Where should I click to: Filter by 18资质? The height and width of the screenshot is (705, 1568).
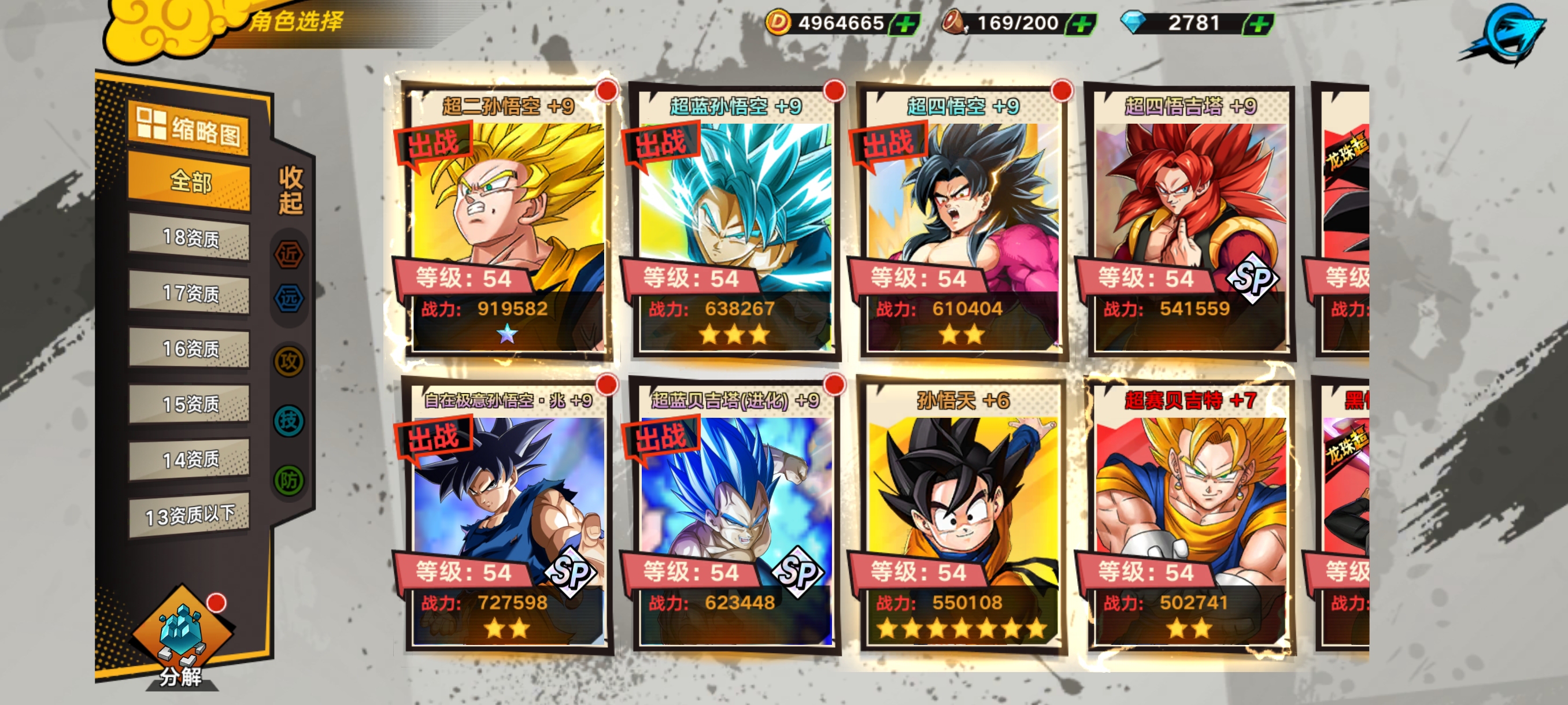(x=190, y=238)
